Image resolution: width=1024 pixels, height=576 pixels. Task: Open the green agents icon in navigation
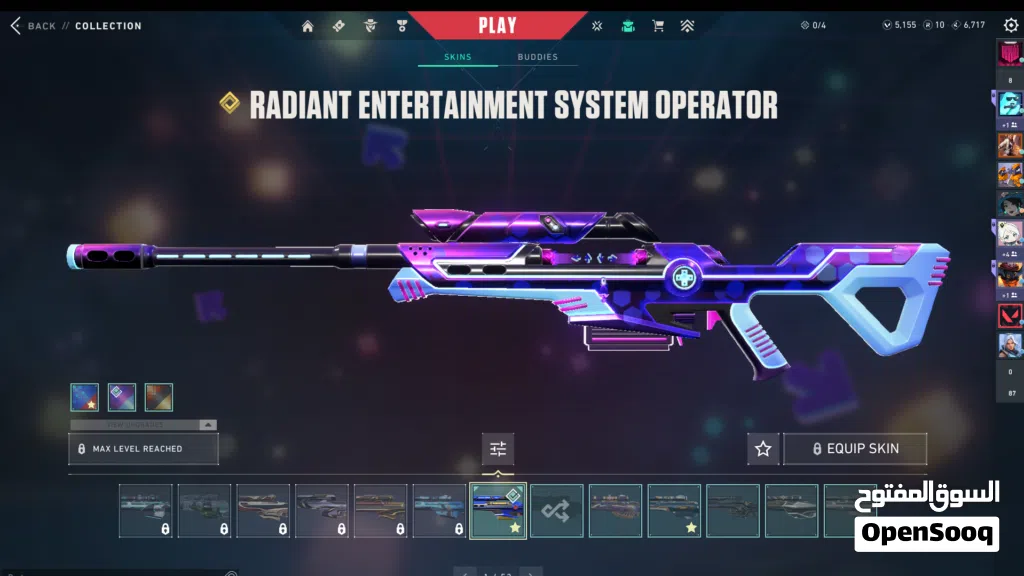click(627, 26)
